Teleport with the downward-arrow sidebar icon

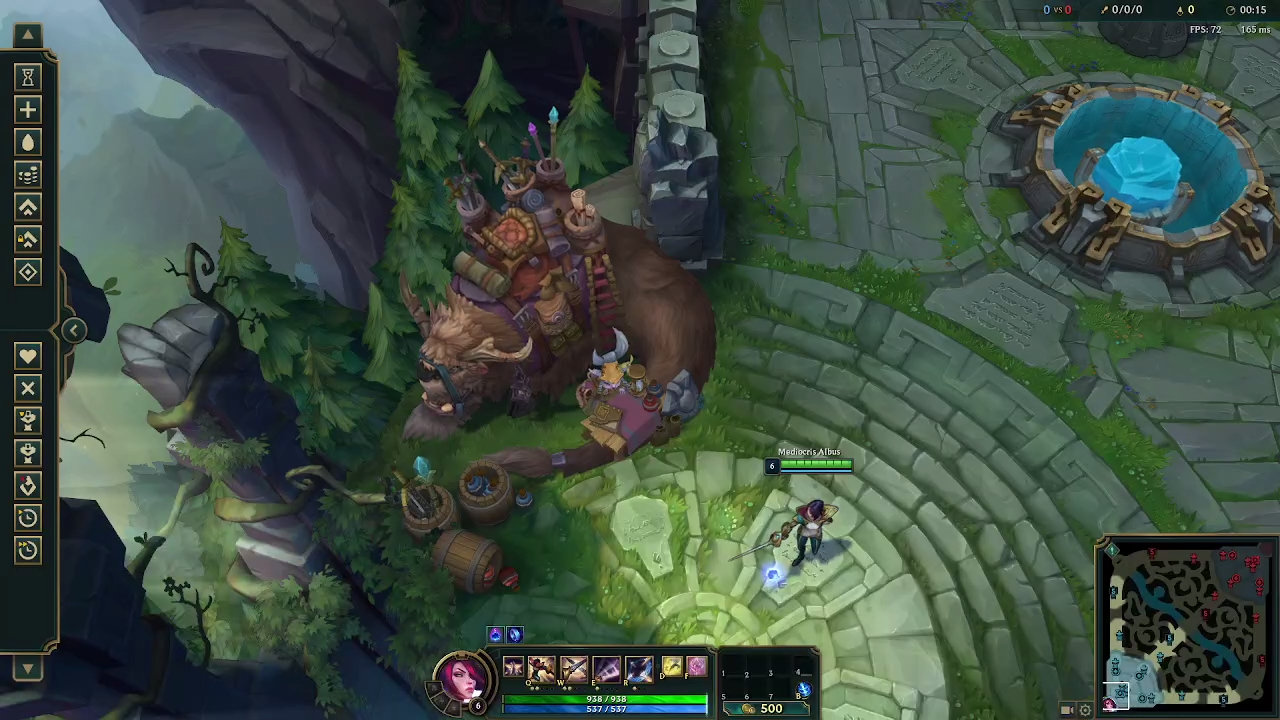point(27,485)
